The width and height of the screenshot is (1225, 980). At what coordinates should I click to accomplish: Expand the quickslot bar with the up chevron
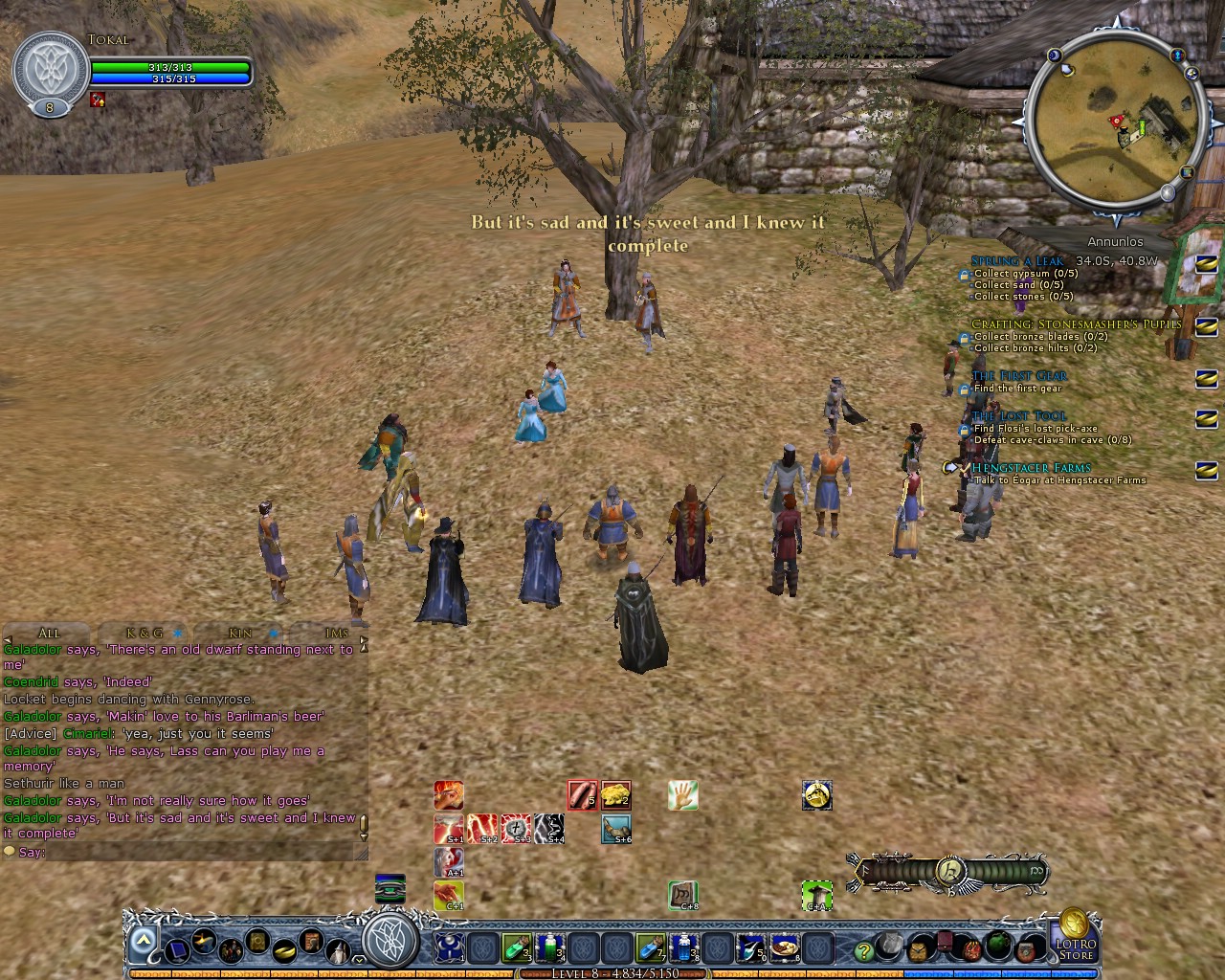coord(142,938)
